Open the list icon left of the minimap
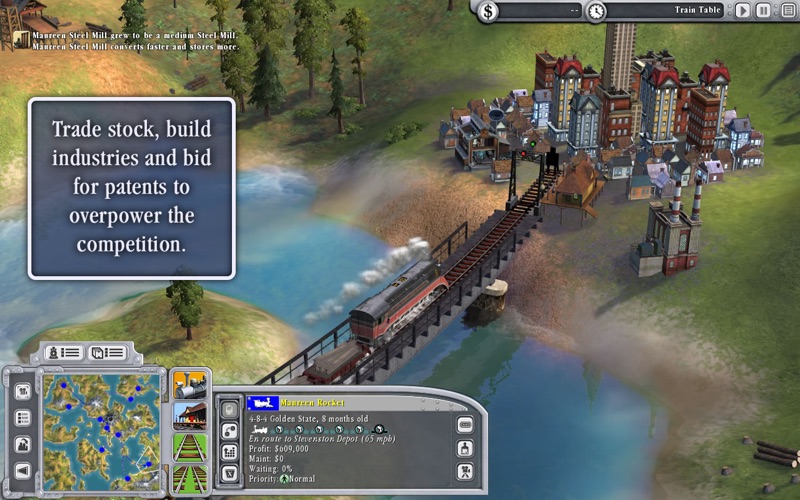 (22, 418)
